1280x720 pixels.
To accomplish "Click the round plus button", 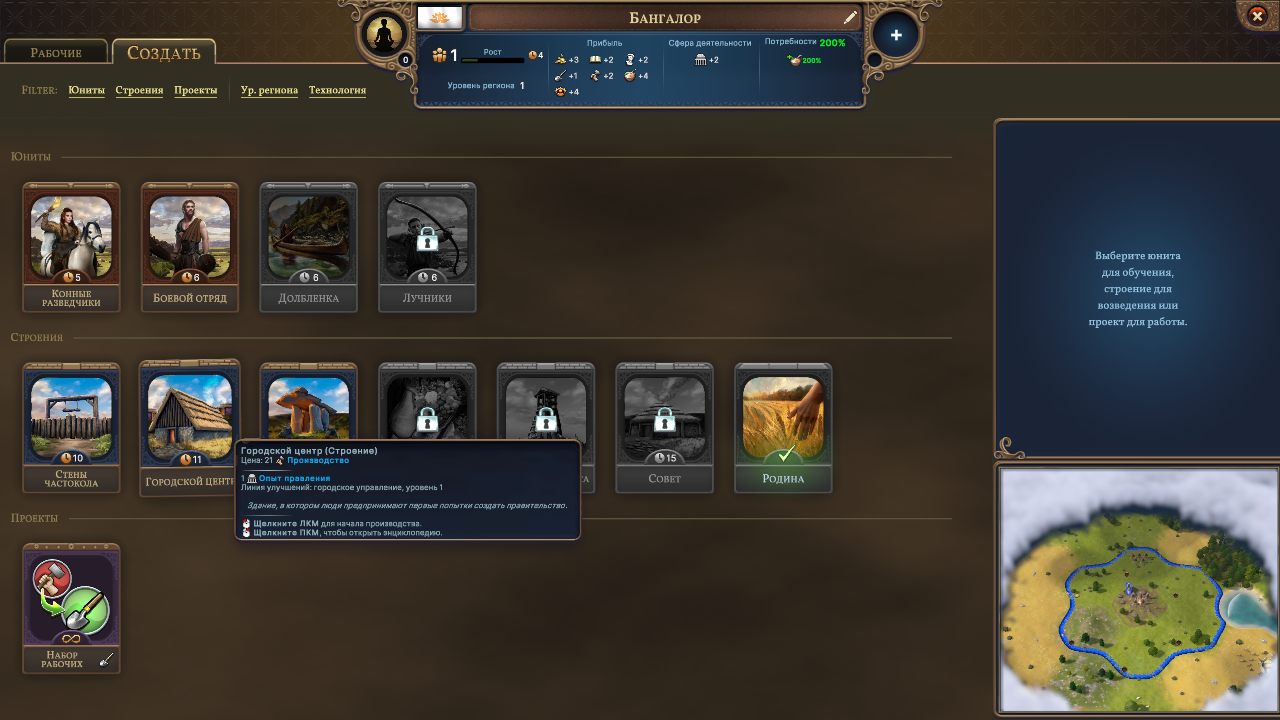I will click(x=896, y=35).
